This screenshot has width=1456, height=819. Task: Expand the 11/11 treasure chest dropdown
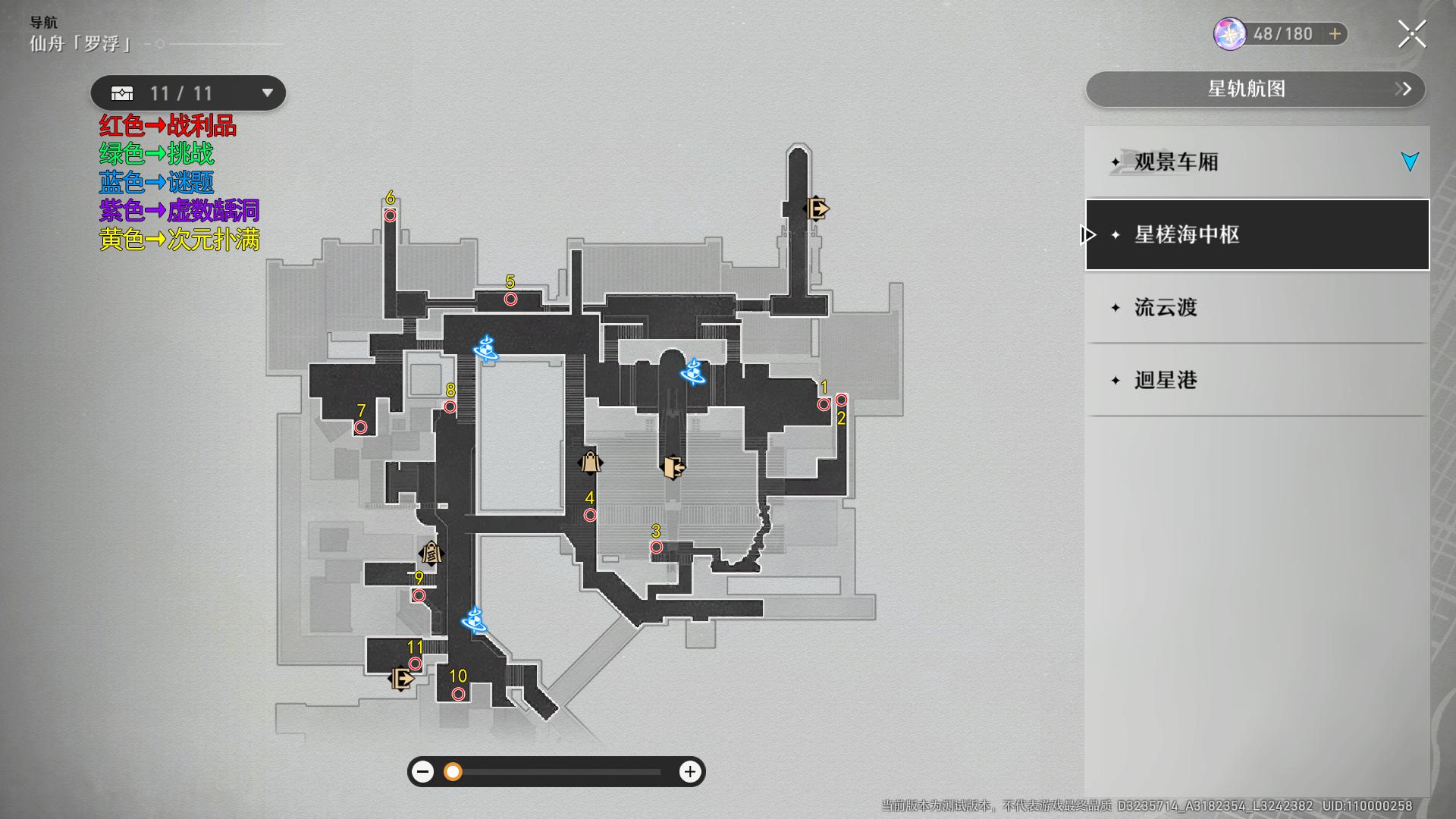pos(267,93)
